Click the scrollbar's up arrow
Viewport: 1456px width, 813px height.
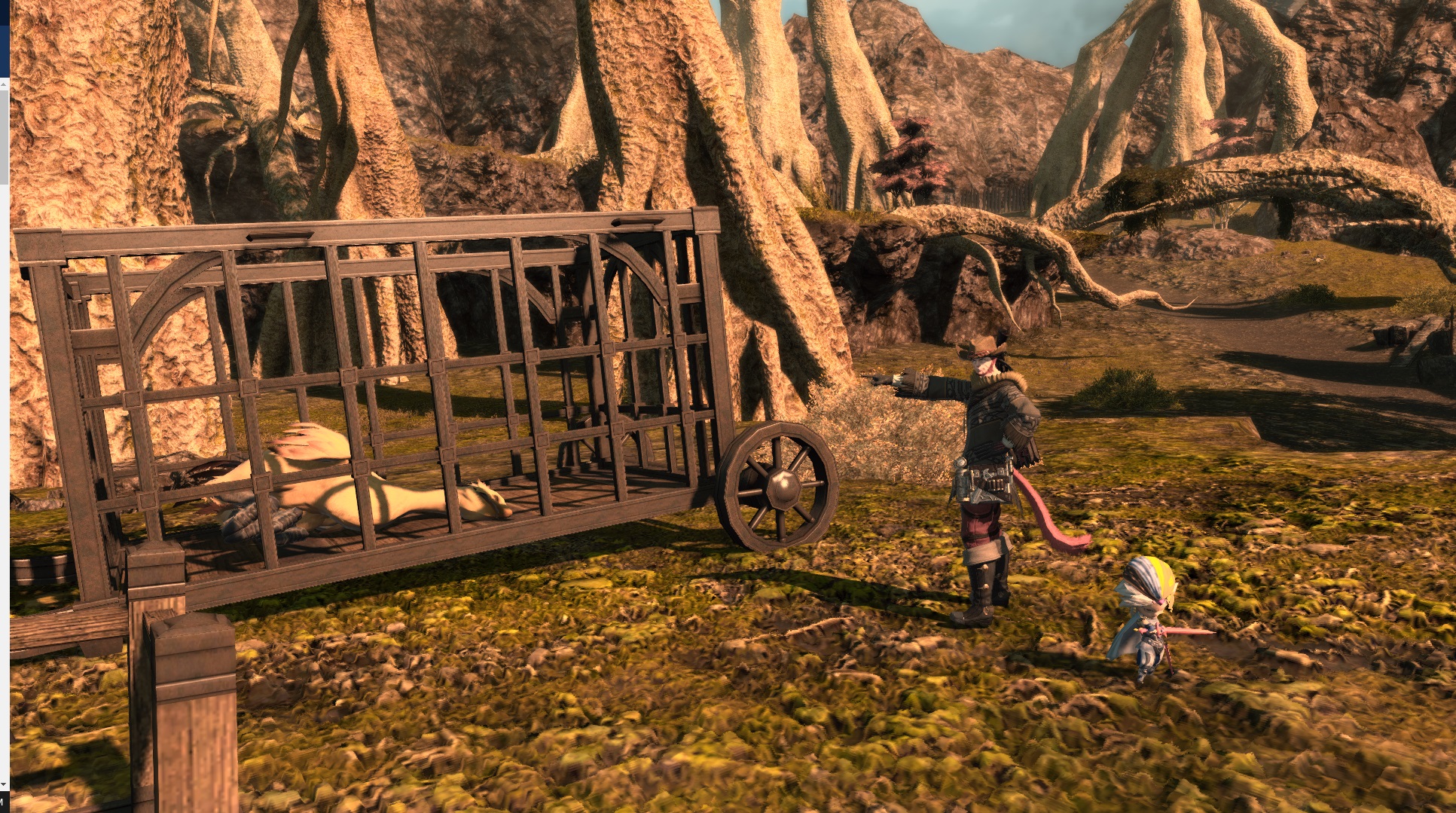5,85
